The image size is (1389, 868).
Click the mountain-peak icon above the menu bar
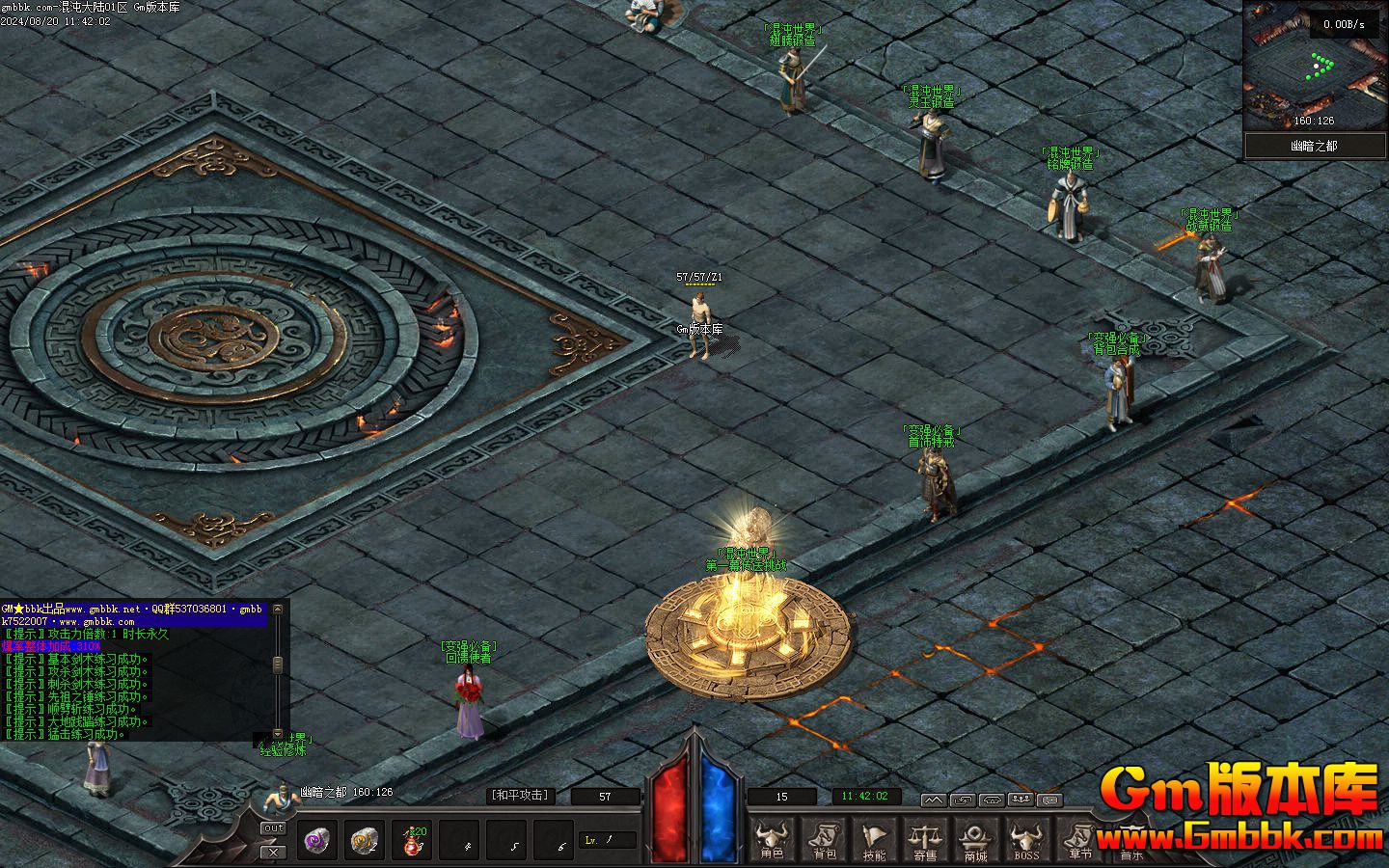pos(933,800)
